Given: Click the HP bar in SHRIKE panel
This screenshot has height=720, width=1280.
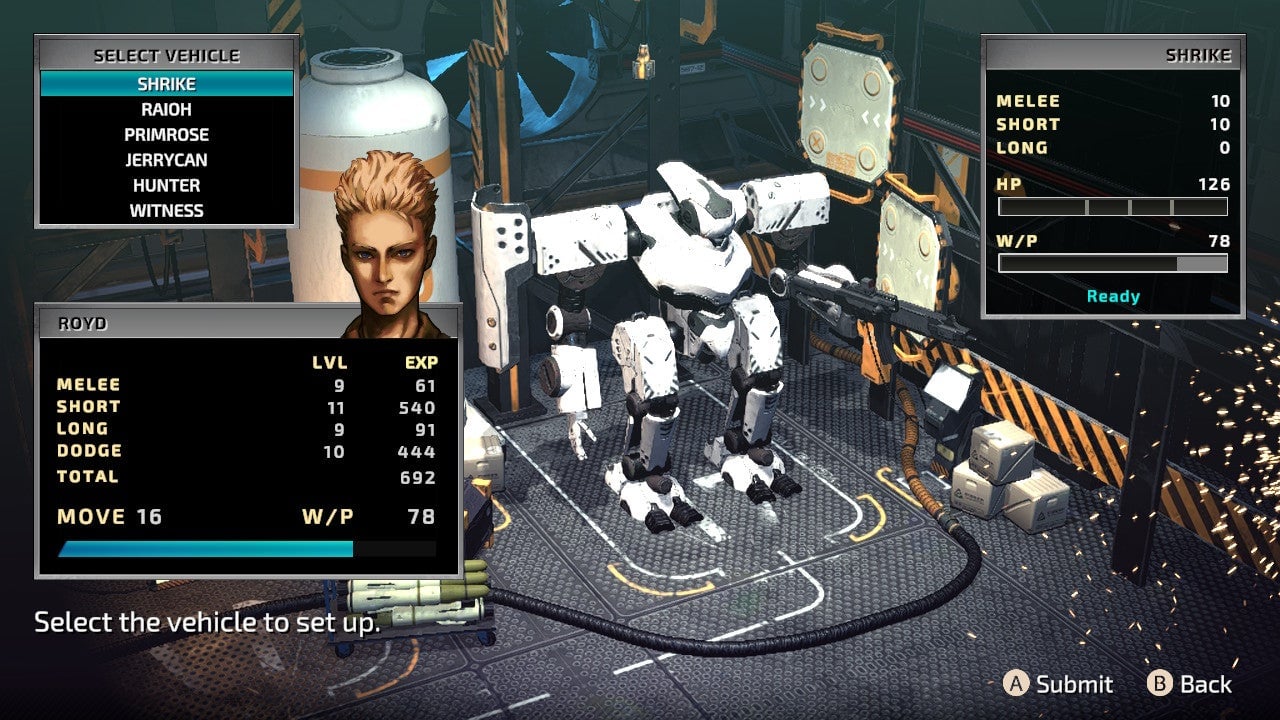Looking at the screenshot, I should click(x=1112, y=206).
